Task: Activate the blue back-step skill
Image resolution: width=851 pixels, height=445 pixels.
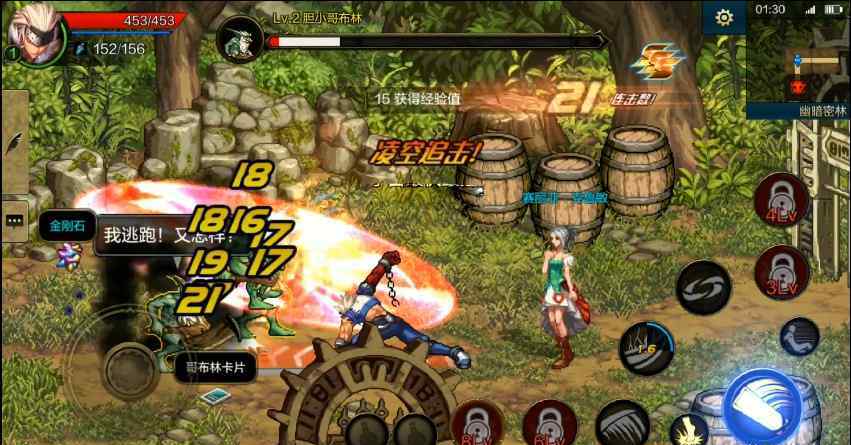Action: [800, 337]
